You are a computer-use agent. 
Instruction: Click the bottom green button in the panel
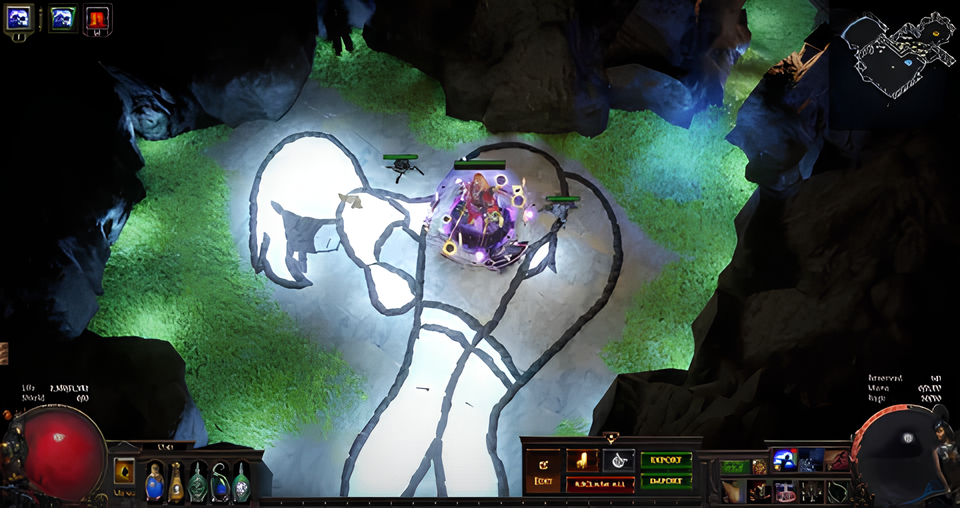(665, 480)
